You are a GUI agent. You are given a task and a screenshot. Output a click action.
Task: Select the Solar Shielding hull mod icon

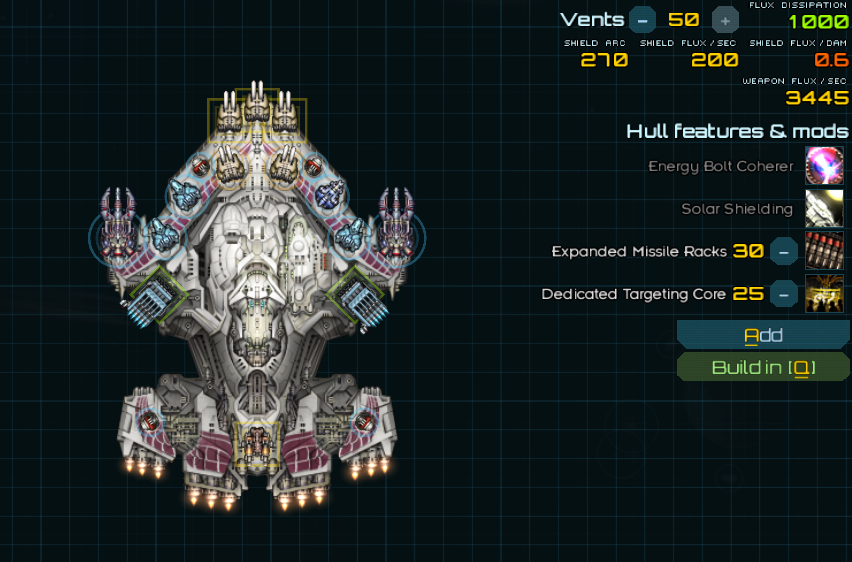pyautogui.click(x=824, y=209)
